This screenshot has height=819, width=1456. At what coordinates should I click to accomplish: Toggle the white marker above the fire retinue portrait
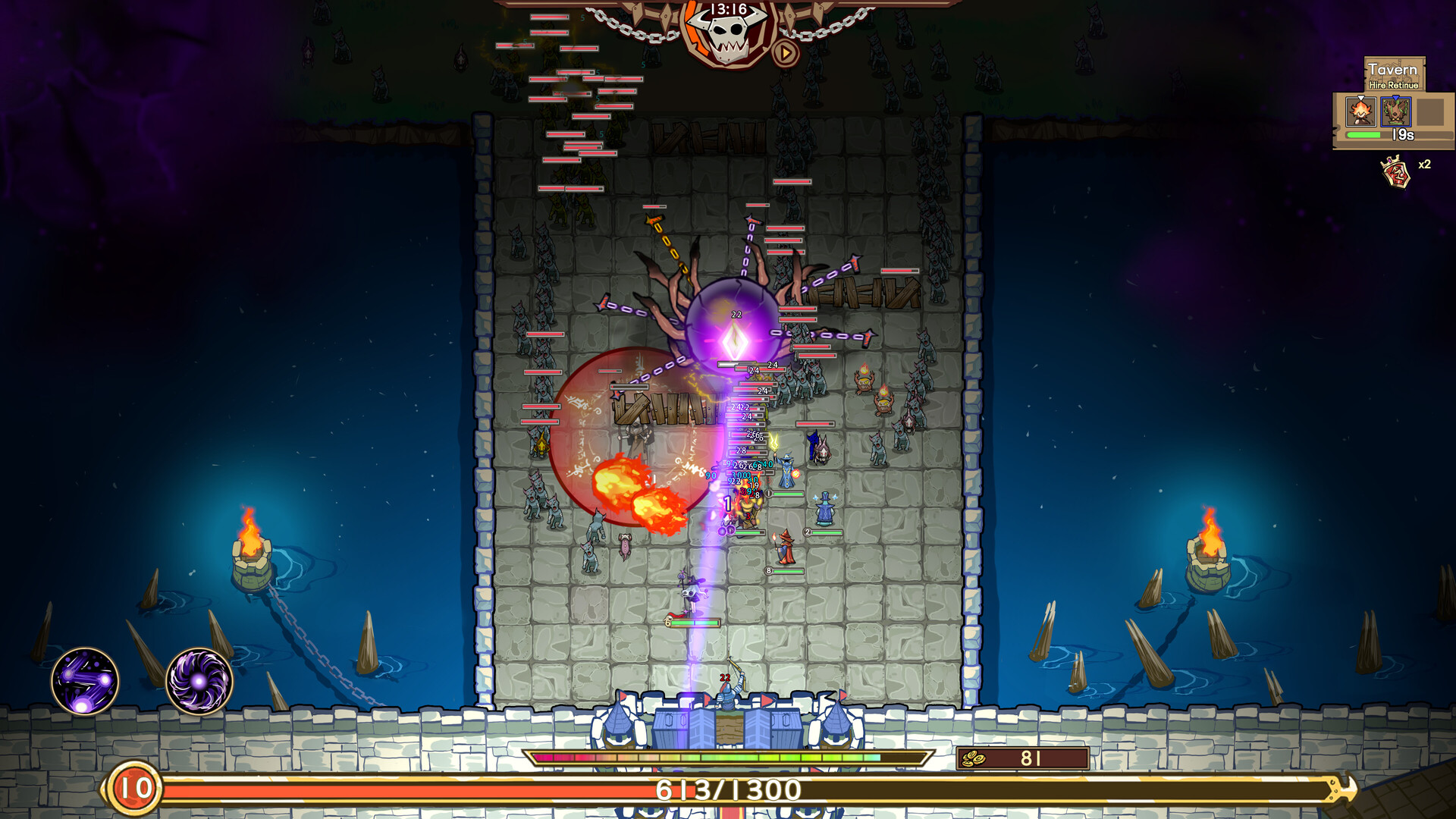coord(1360,97)
